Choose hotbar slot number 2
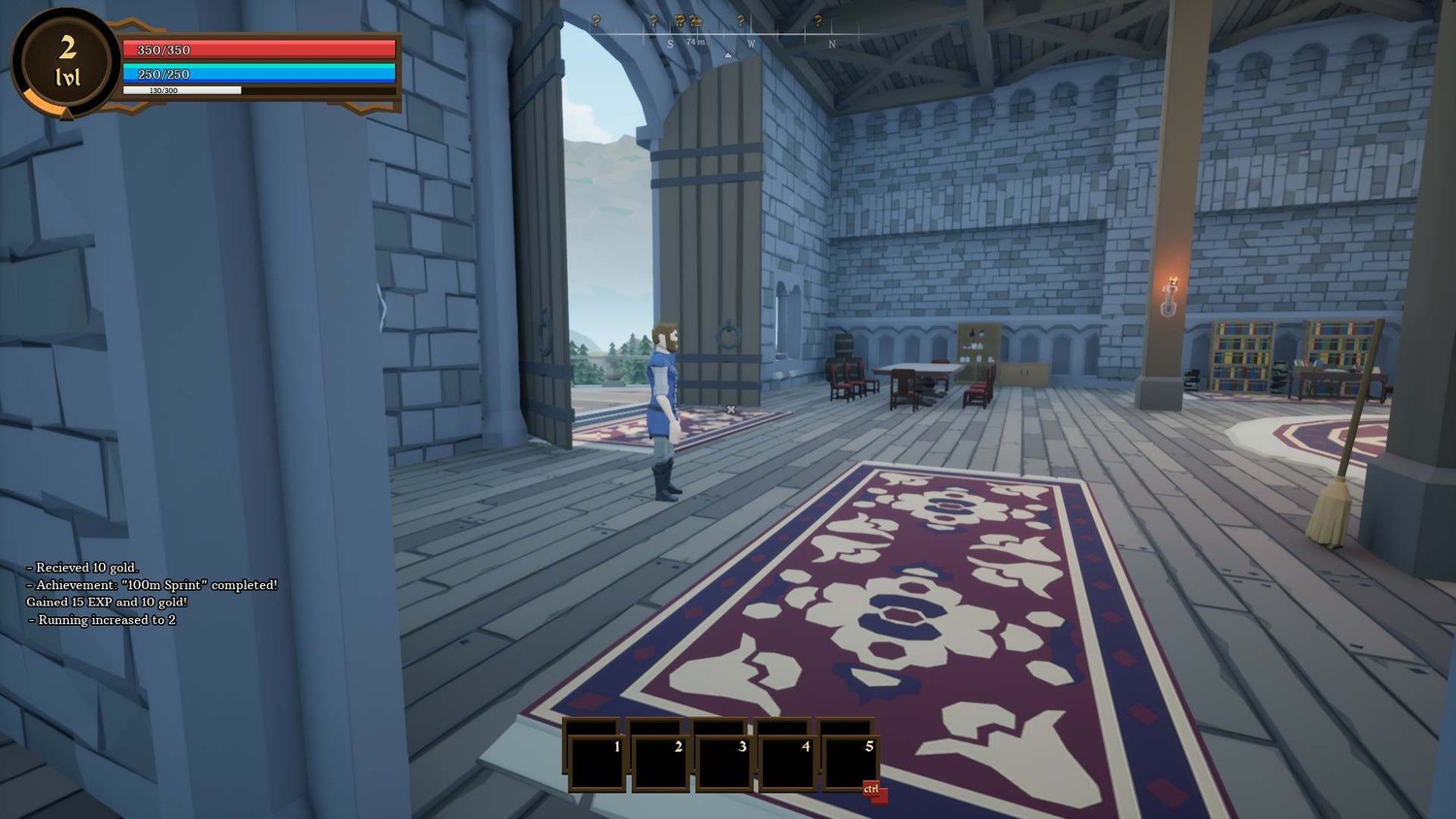The height and width of the screenshot is (819, 1456). [x=659, y=763]
